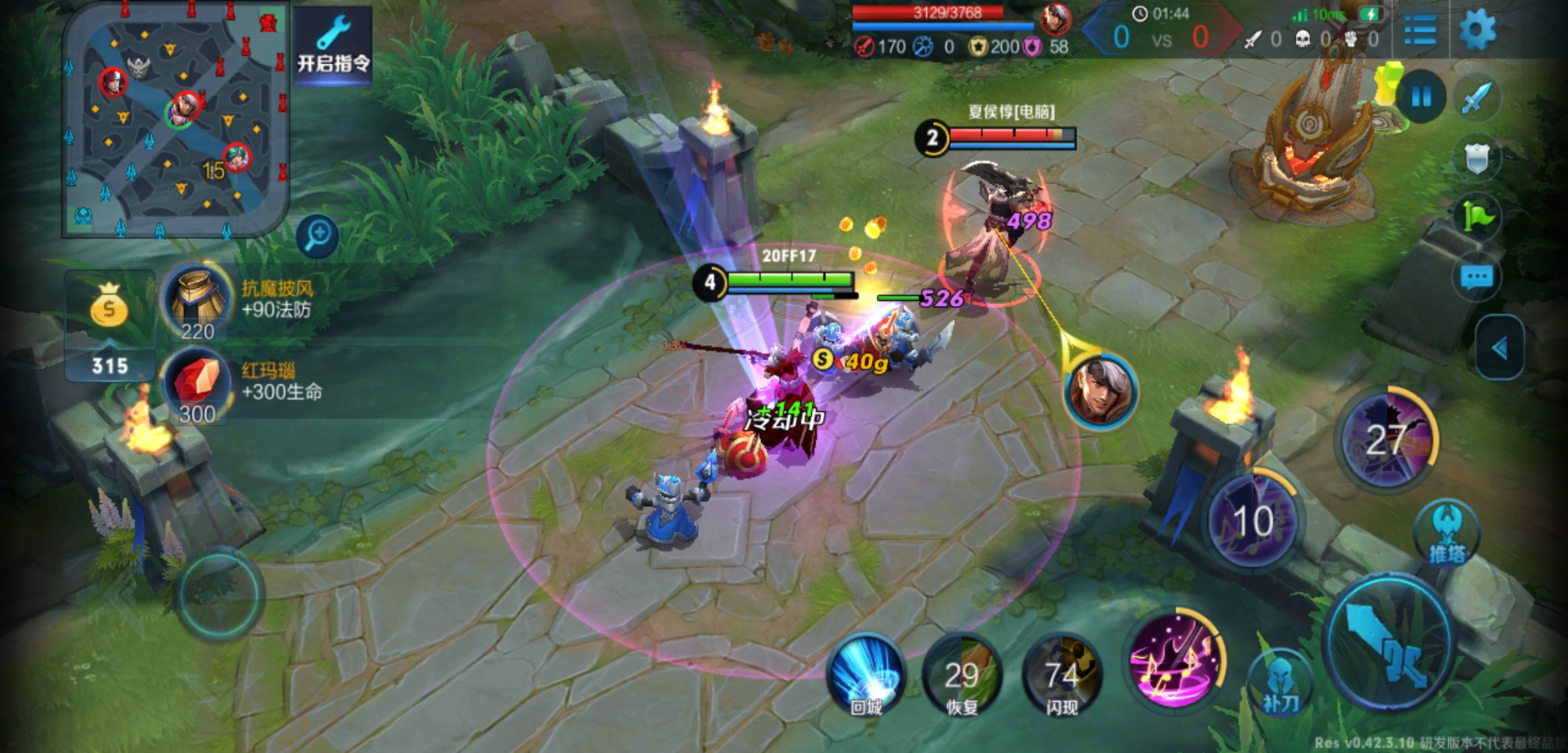The height and width of the screenshot is (753, 1568).
Task: Hit the large sword basic attack button
Action: [1390, 641]
